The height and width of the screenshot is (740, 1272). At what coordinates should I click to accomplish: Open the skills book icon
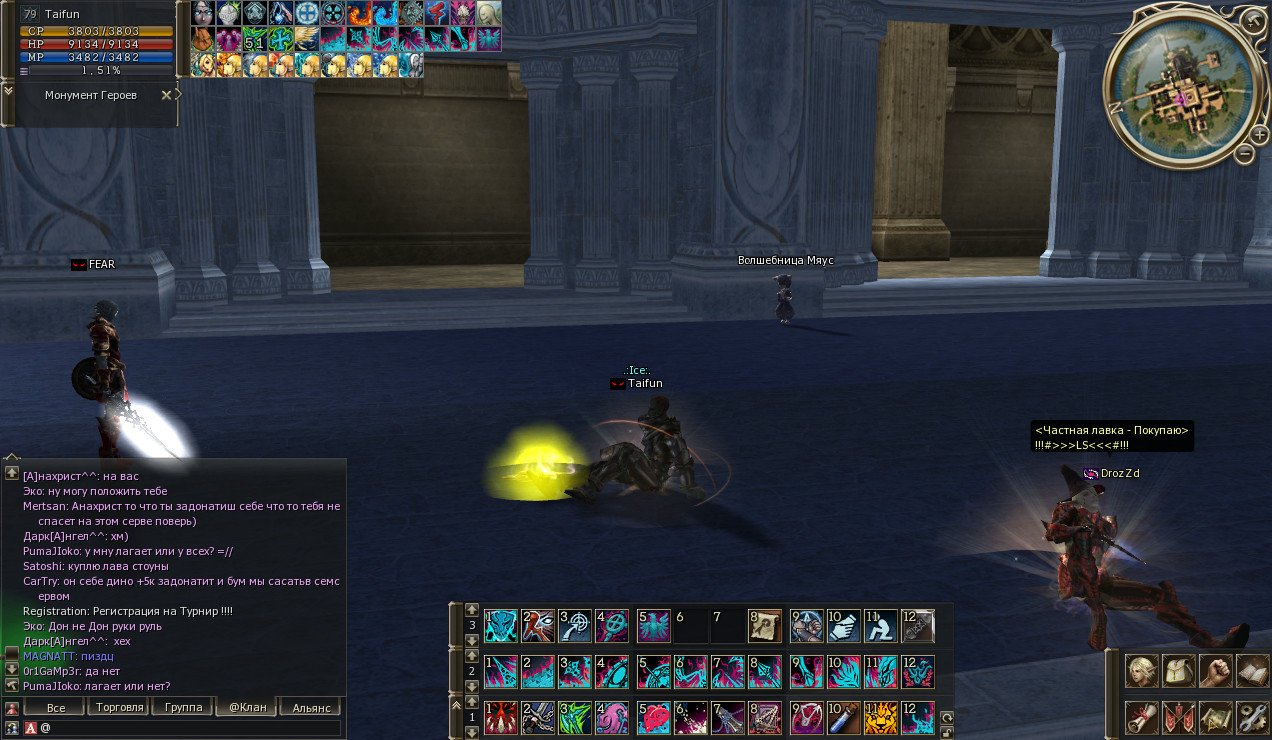click(1252, 671)
